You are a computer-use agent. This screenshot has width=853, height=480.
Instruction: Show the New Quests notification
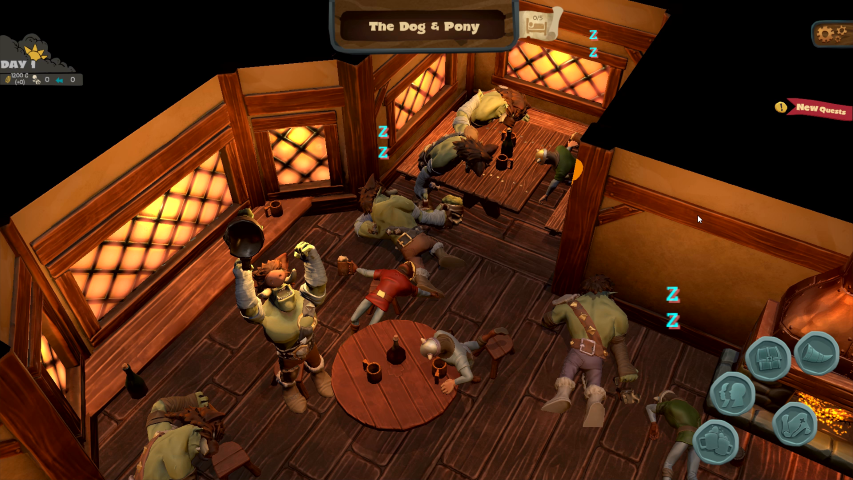pos(818,108)
